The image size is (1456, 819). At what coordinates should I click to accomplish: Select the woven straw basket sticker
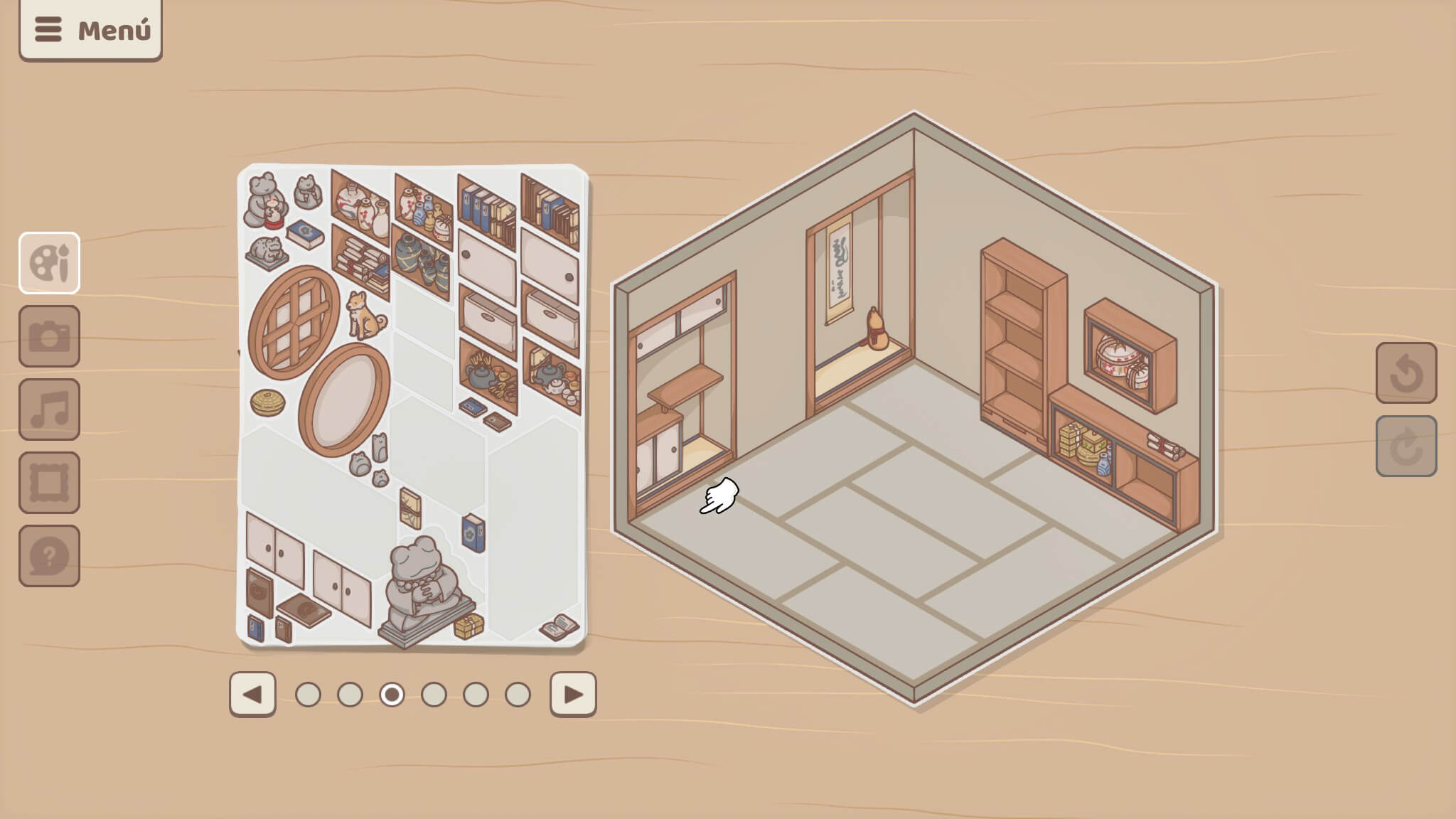coord(267,402)
